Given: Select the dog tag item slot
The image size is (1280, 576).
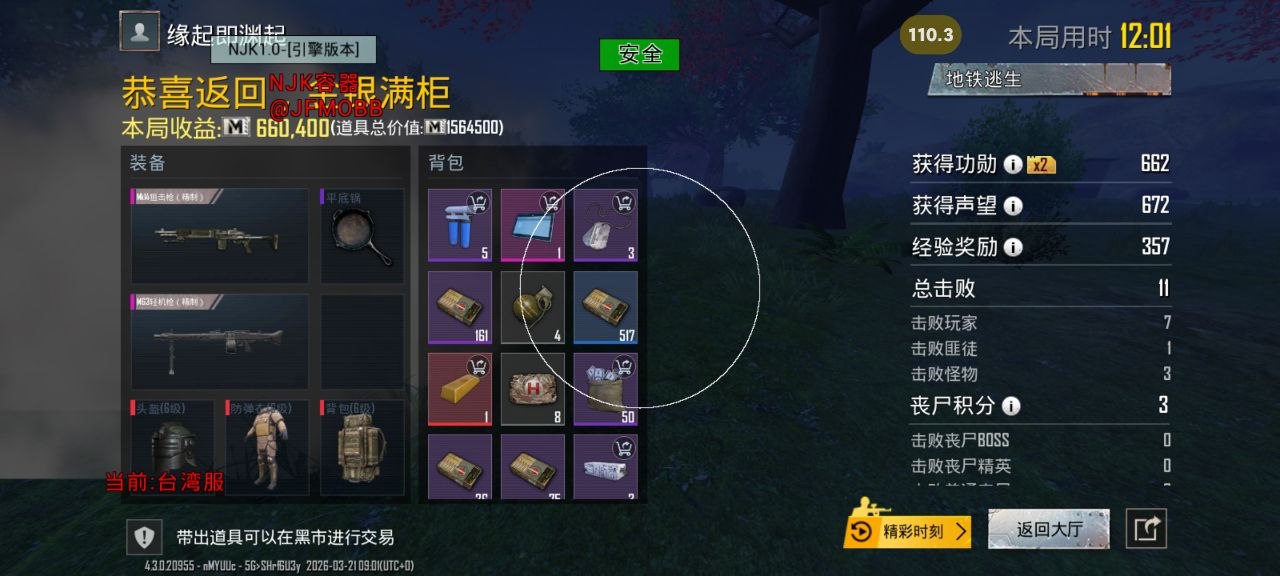Looking at the screenshot, I should point(605,226).
